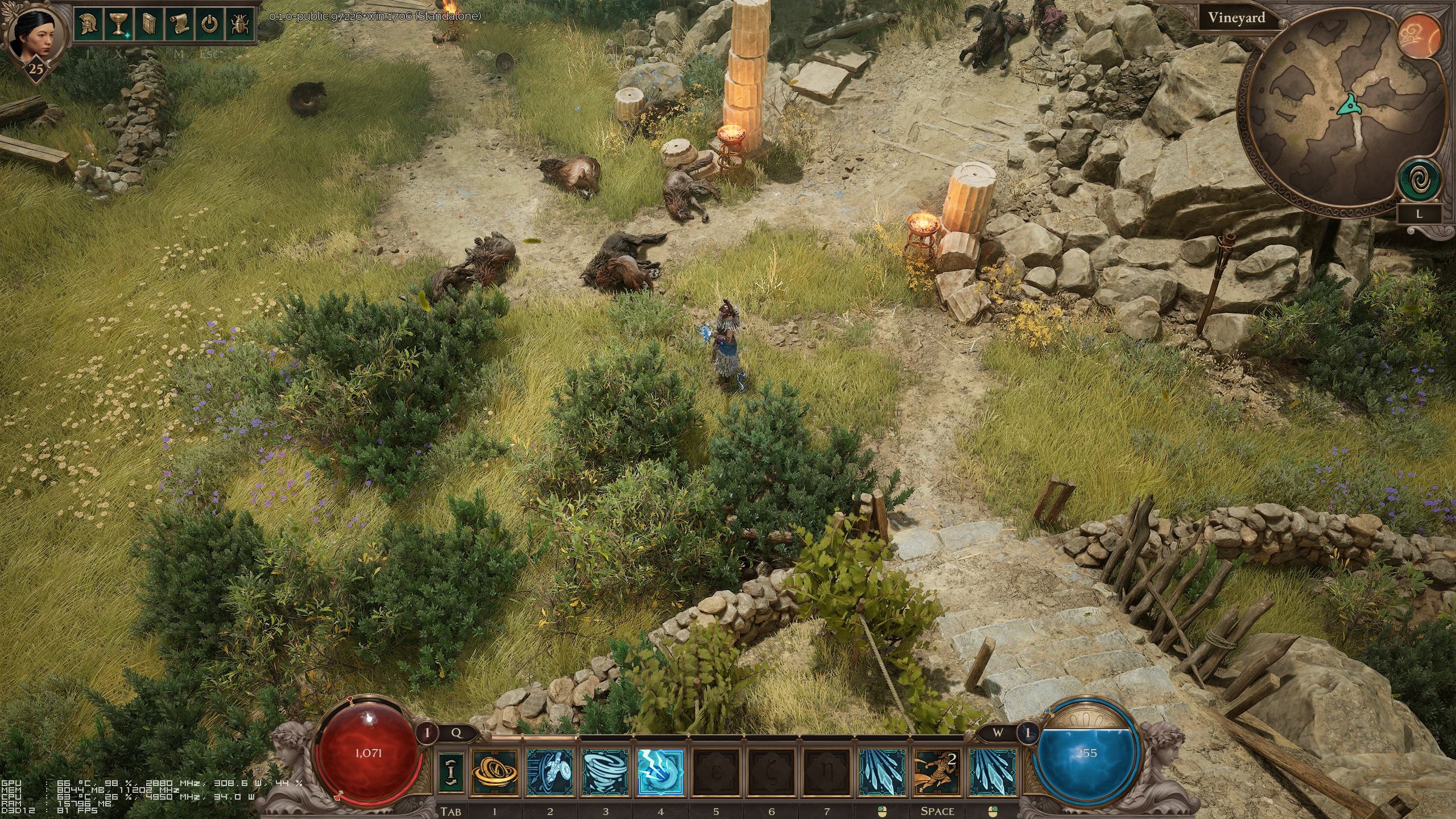Toggle the weapon swap arrows button
Screen dimensions: 1456x819
pos(452,772)
